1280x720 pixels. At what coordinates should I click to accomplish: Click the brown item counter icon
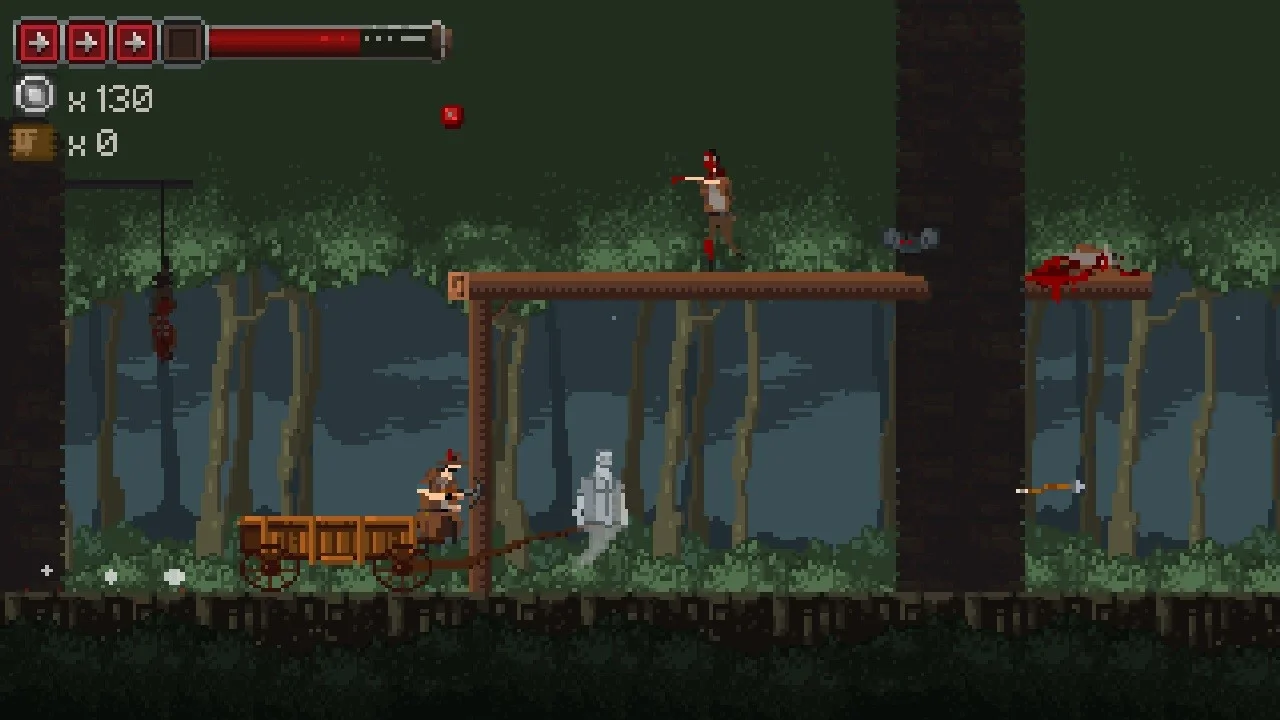33,143
